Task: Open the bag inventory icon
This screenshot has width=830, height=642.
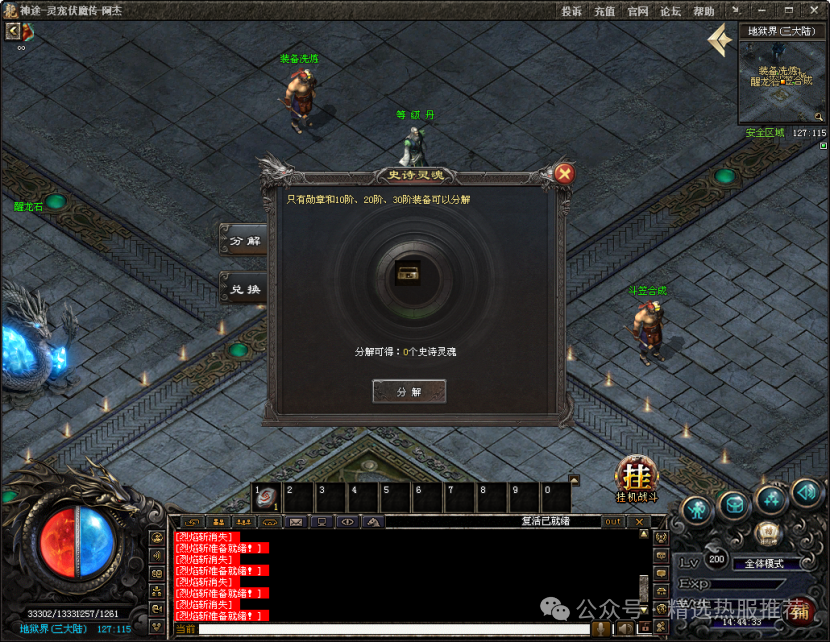Action: pos(735,505)
